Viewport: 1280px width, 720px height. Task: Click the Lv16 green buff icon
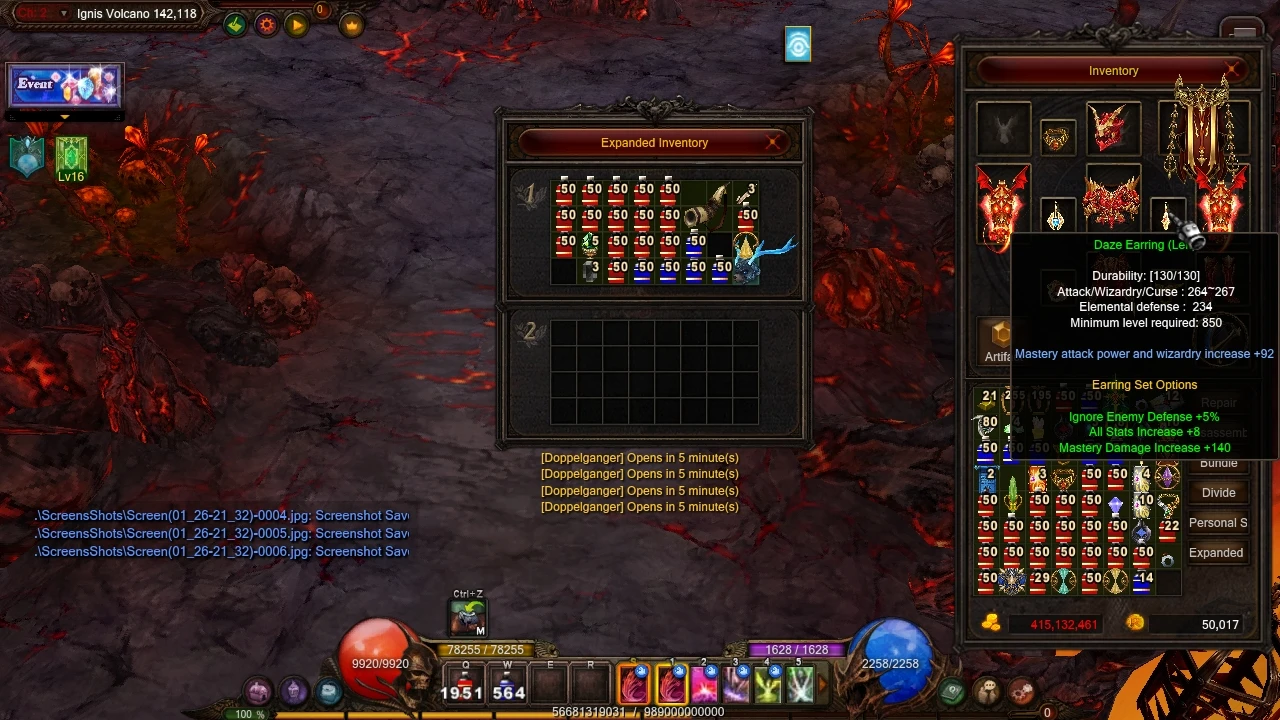point(71,157)
